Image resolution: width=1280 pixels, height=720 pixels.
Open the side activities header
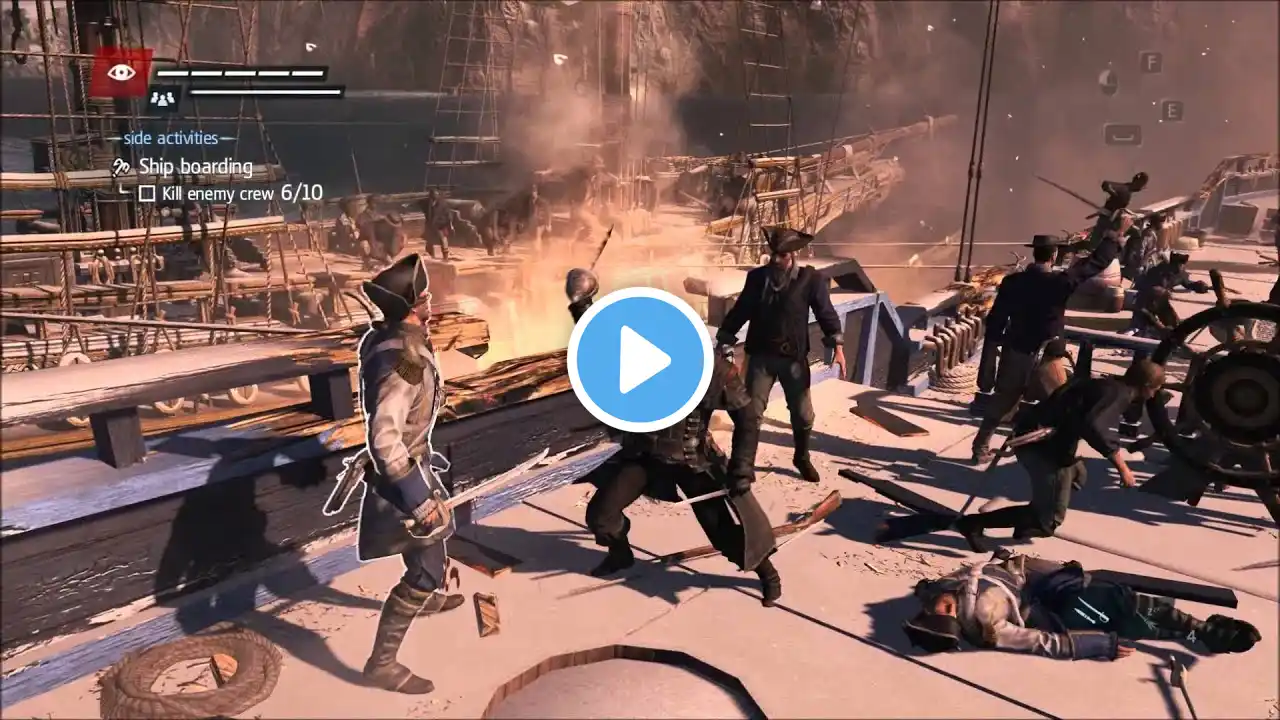coord(171,138)
